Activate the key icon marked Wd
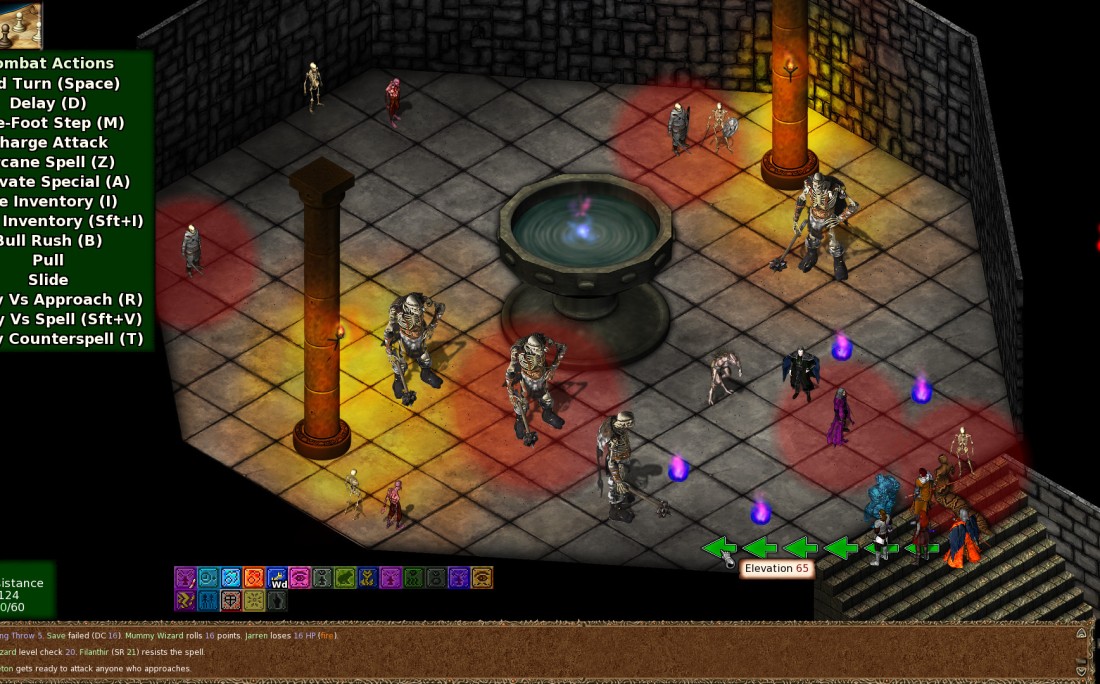This screenshot has width=1100, height=684. [x=277, y=577]
